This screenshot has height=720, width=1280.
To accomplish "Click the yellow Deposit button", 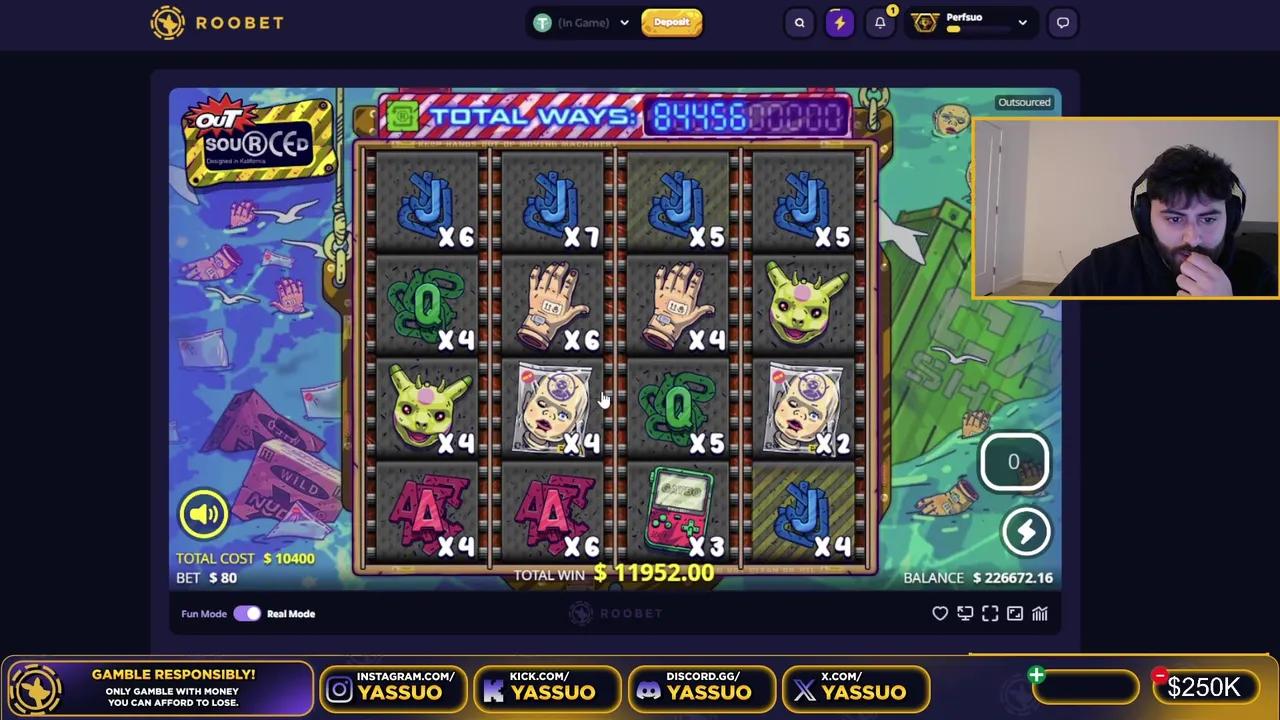I will coord(672,22).
